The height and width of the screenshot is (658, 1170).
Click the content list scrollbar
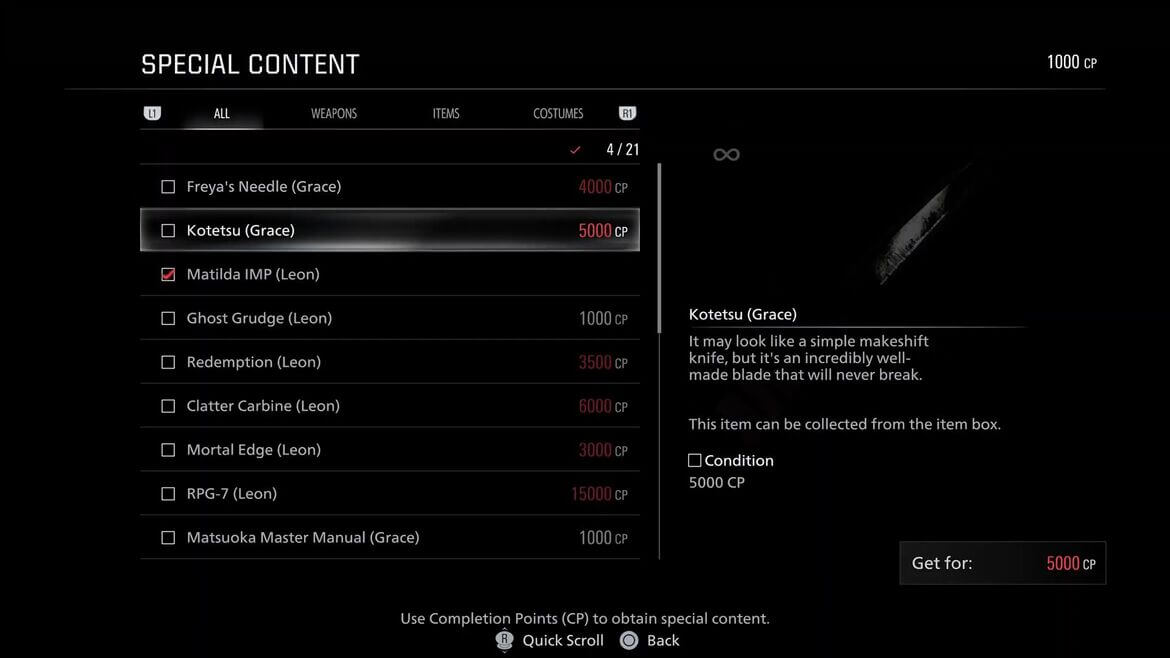659,250
